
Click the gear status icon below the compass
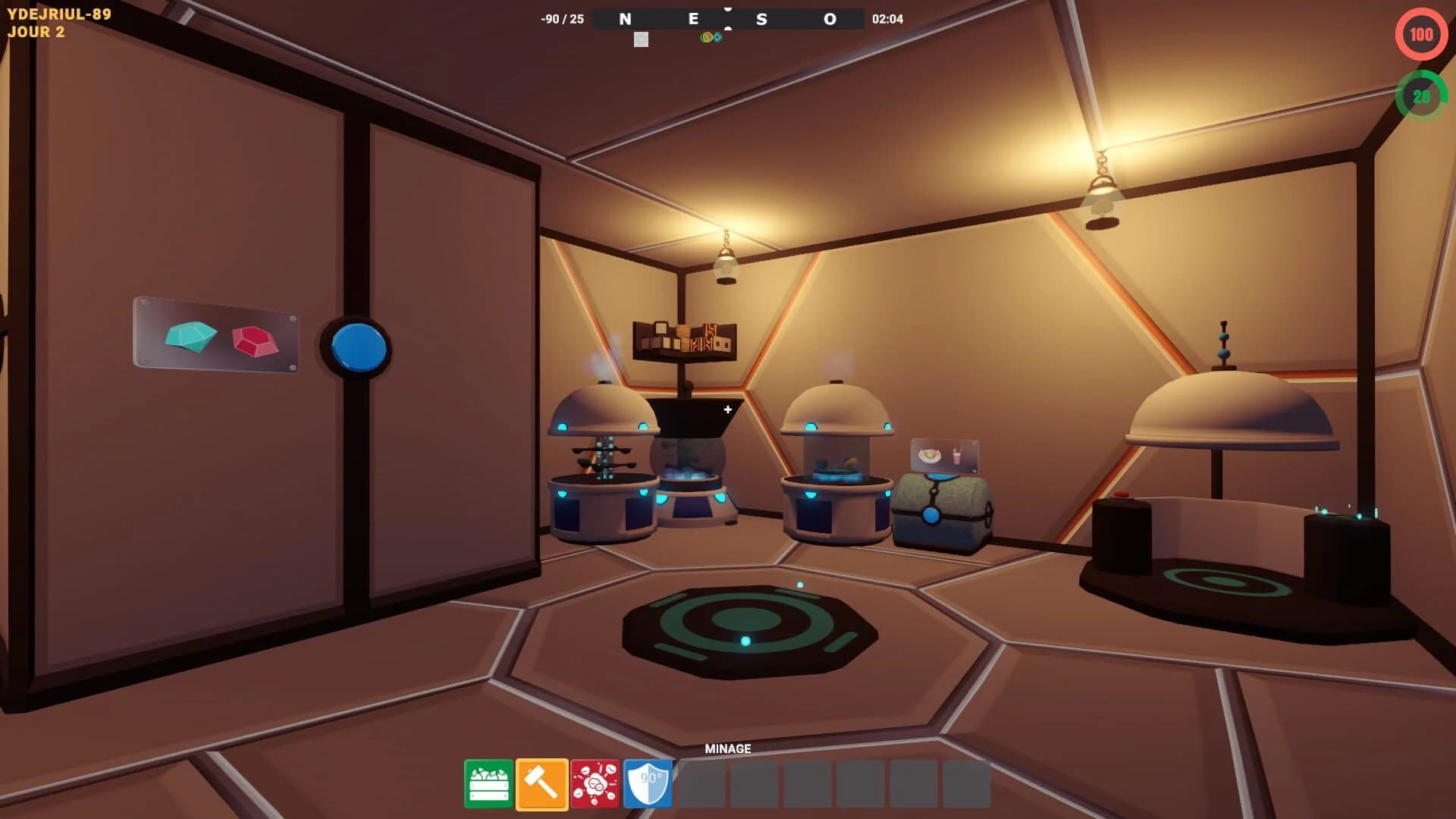[717, 37]
